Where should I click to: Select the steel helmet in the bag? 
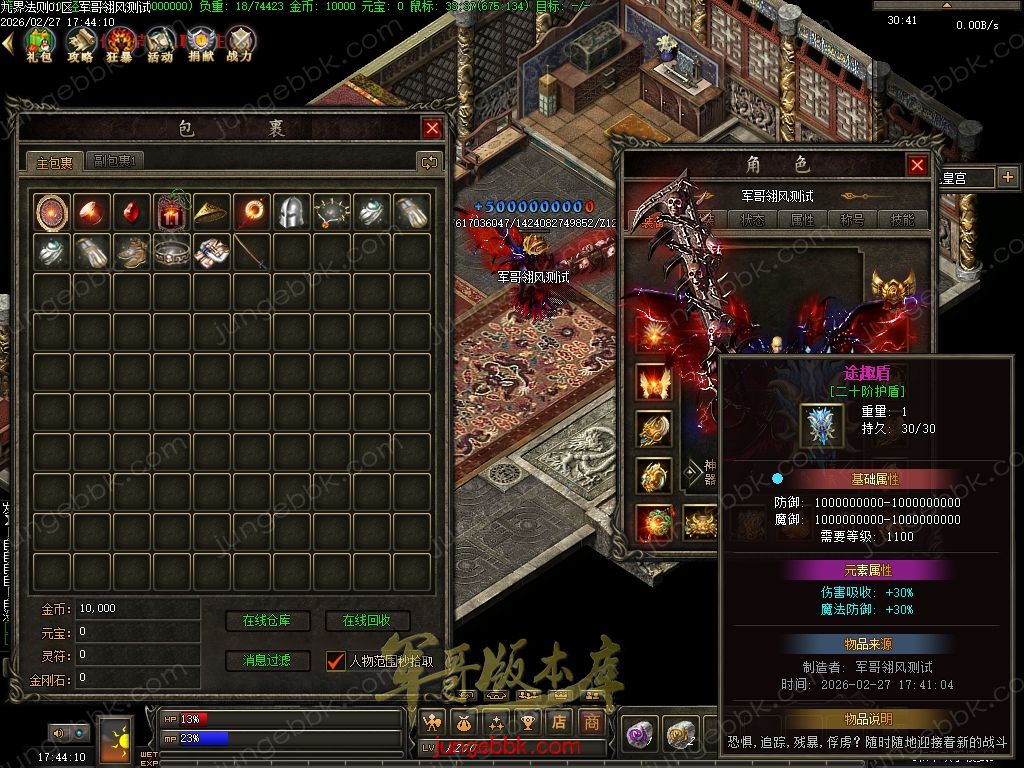[291, 212]
